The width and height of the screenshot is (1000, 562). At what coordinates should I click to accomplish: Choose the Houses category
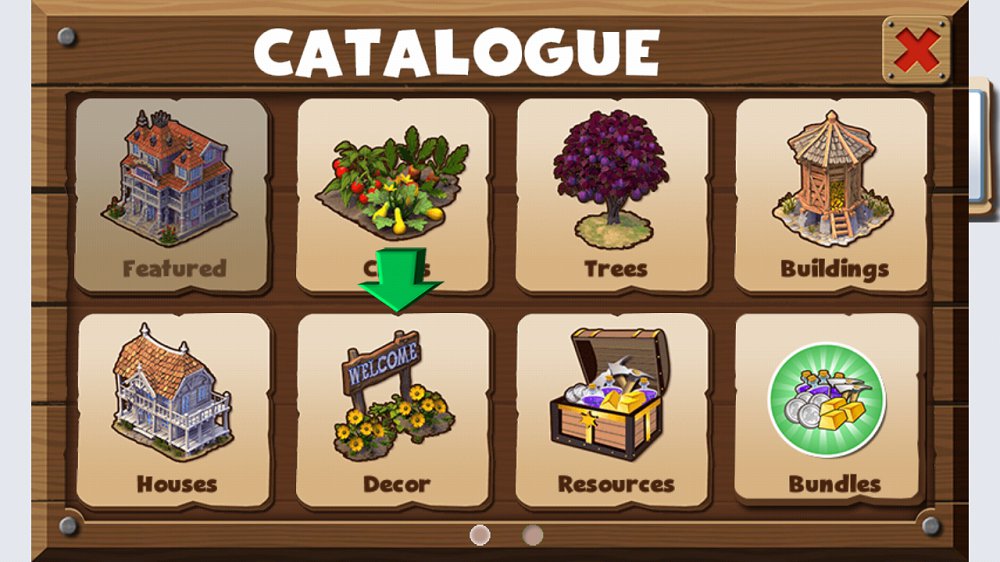[175, 410]
